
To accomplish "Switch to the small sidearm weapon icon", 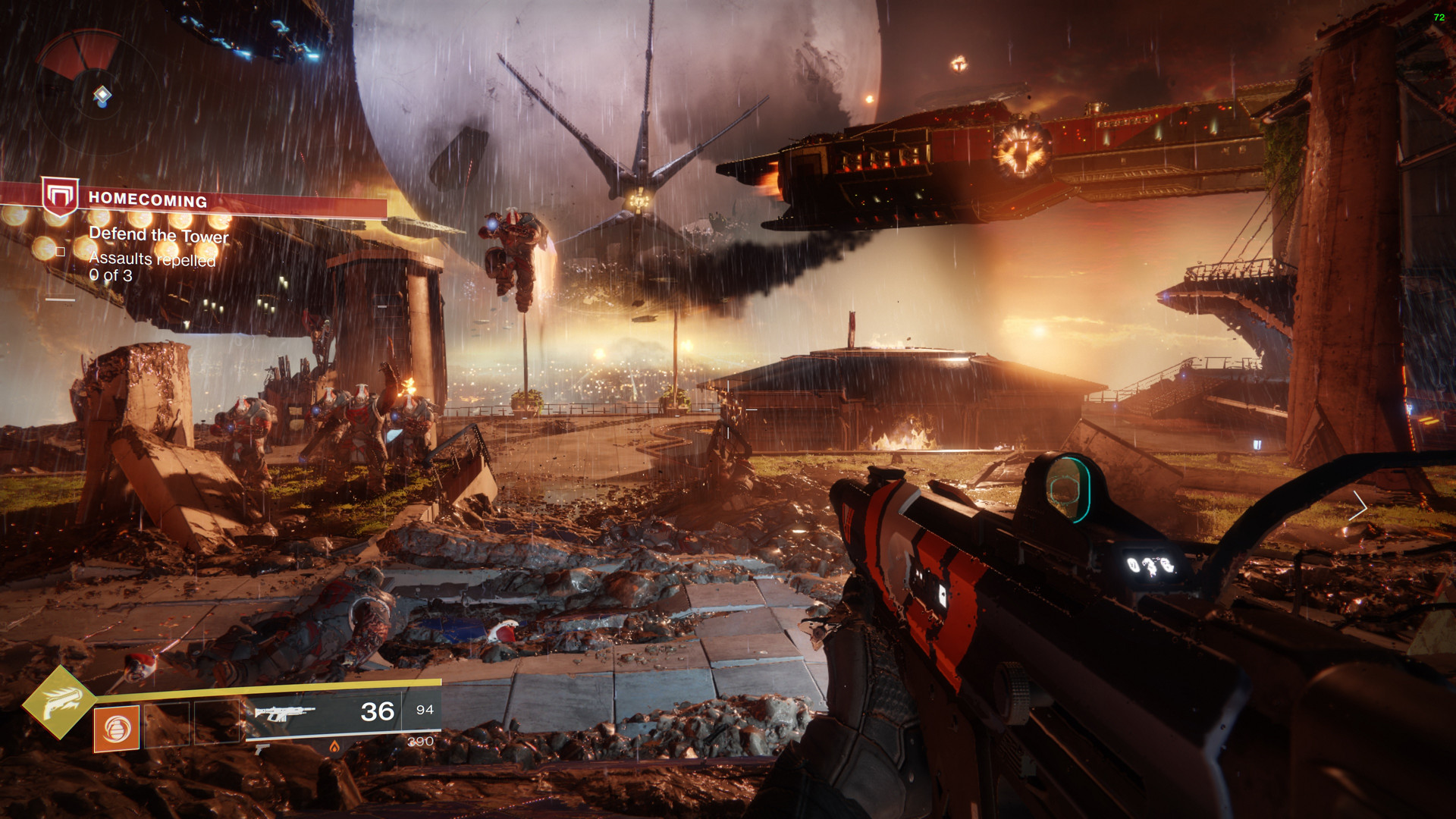I will click(x=262, y=749).
